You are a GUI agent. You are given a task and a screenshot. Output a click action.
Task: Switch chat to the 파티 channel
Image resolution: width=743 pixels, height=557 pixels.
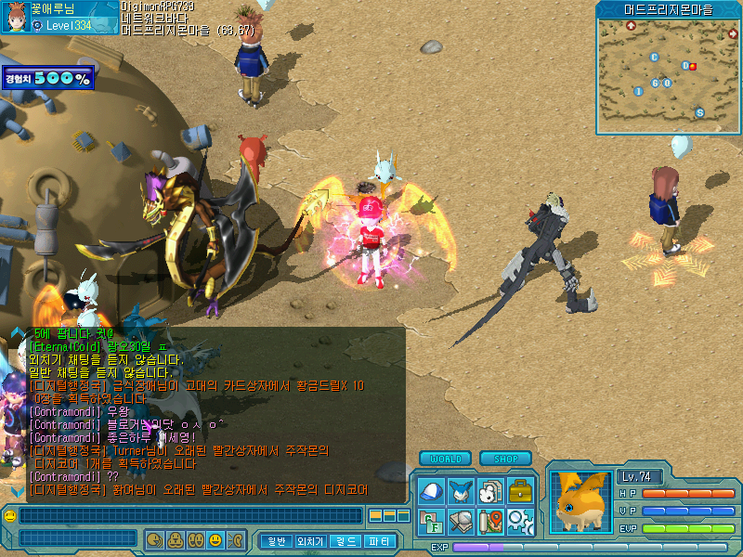(380, 541)
